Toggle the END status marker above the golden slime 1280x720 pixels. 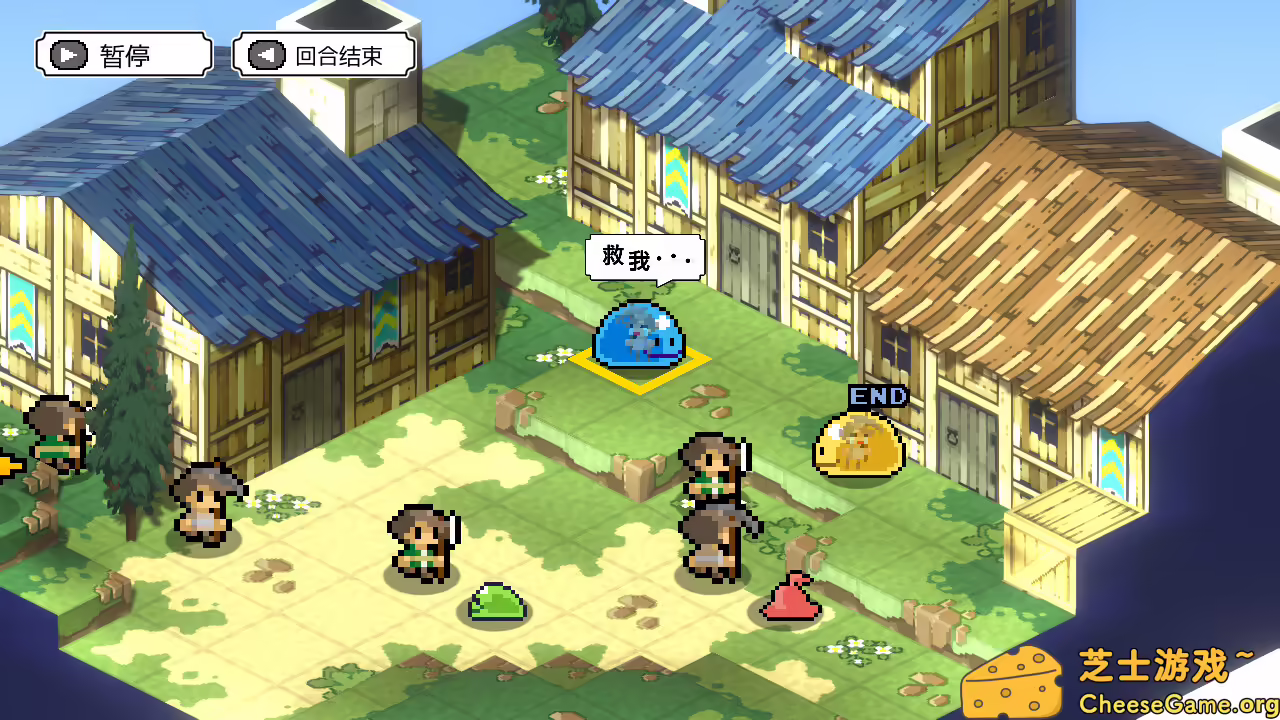876,395
